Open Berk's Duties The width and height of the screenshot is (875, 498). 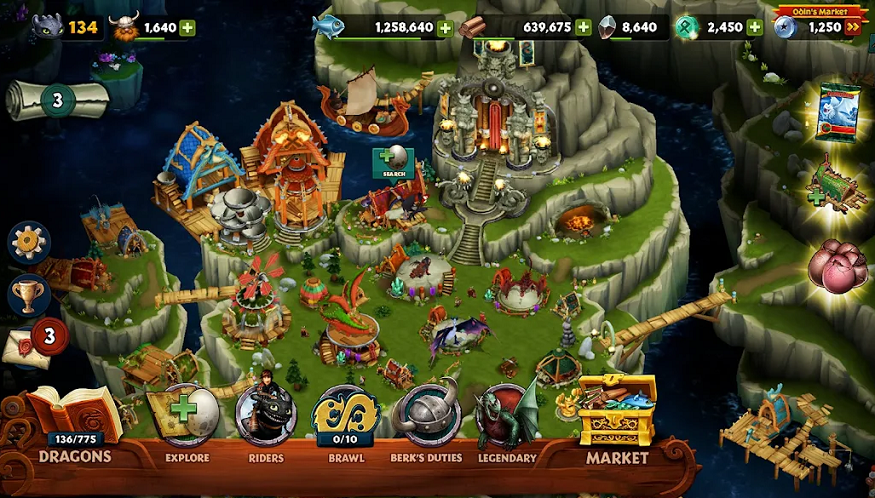click(x=426, y=418)
